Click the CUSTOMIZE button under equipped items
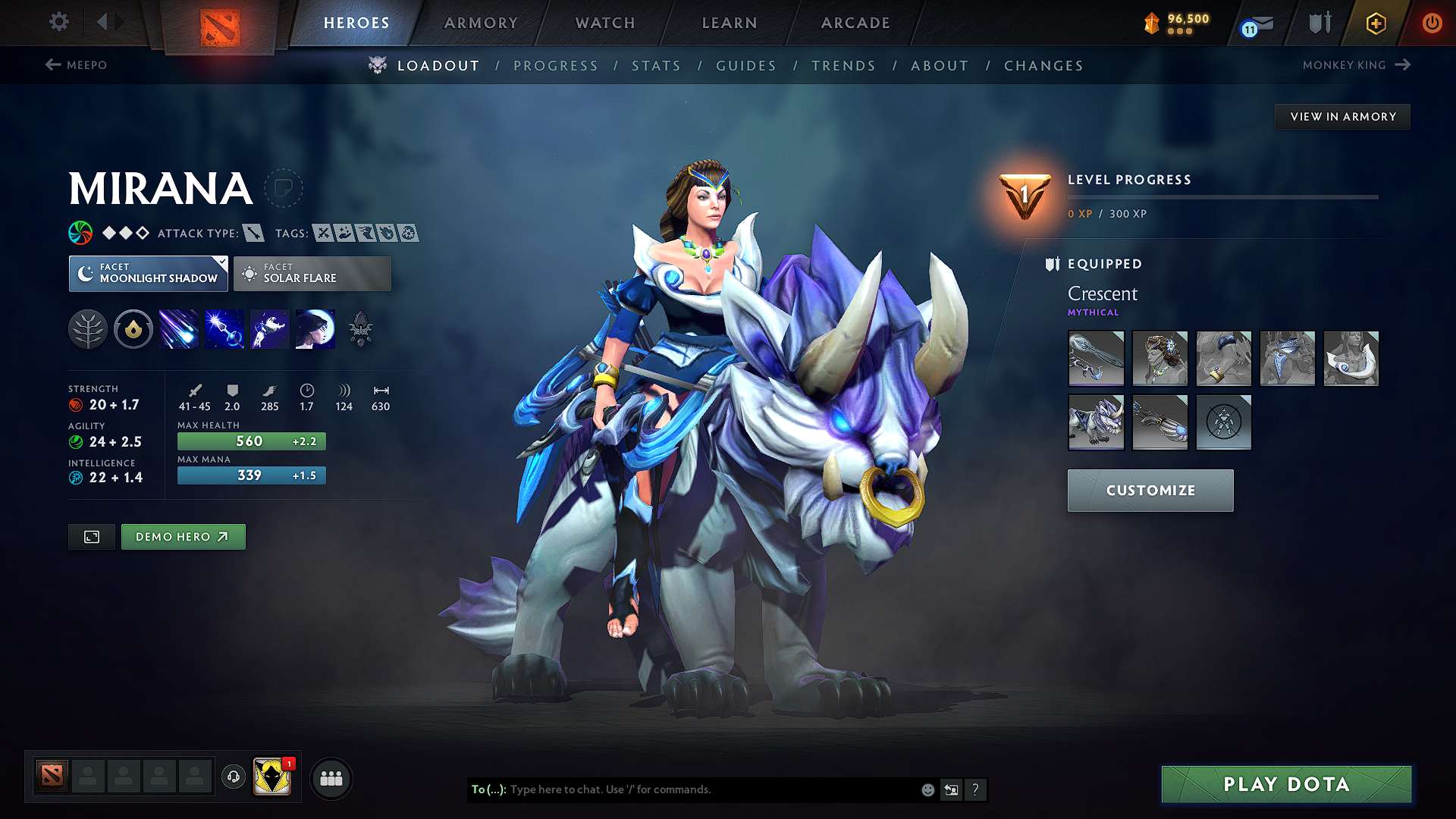The height and width of the screenshot is (819, 1456). pyautogui.click(x=1150, y=491)
